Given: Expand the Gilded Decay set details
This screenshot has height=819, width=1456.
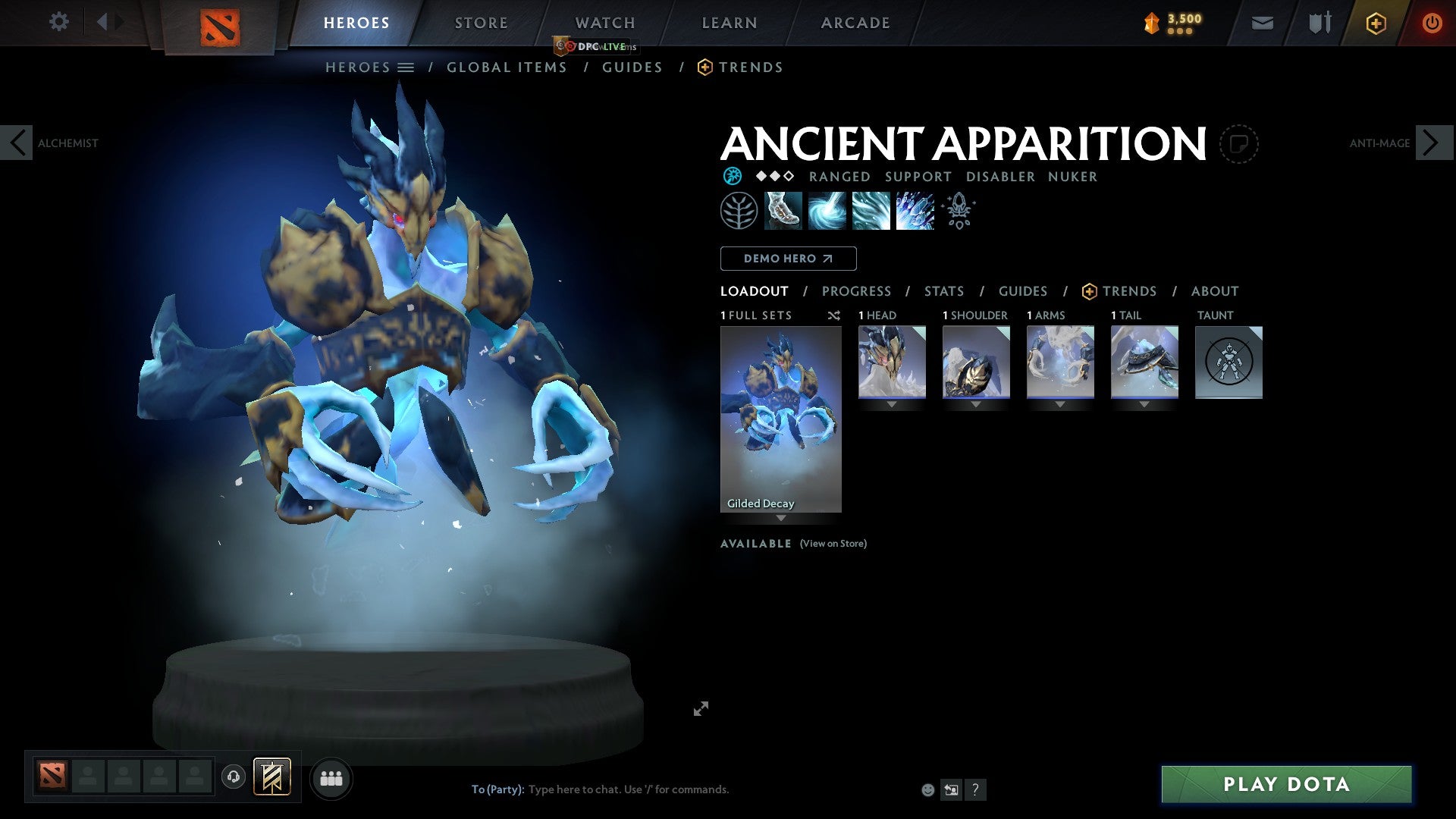Looking at the screenshot, I should point(780,519).
